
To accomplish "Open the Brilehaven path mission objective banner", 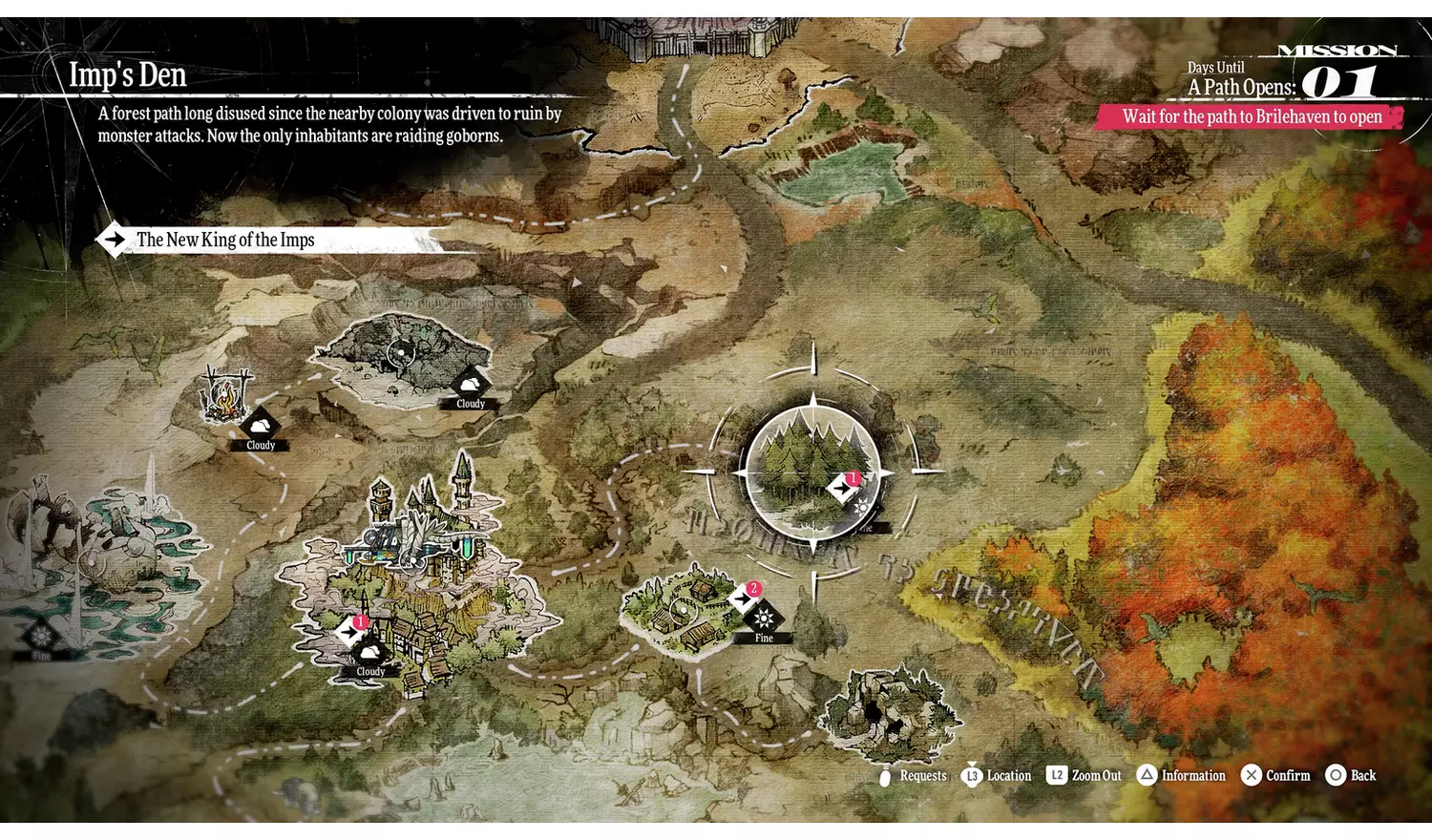I will click(1251, 116).
